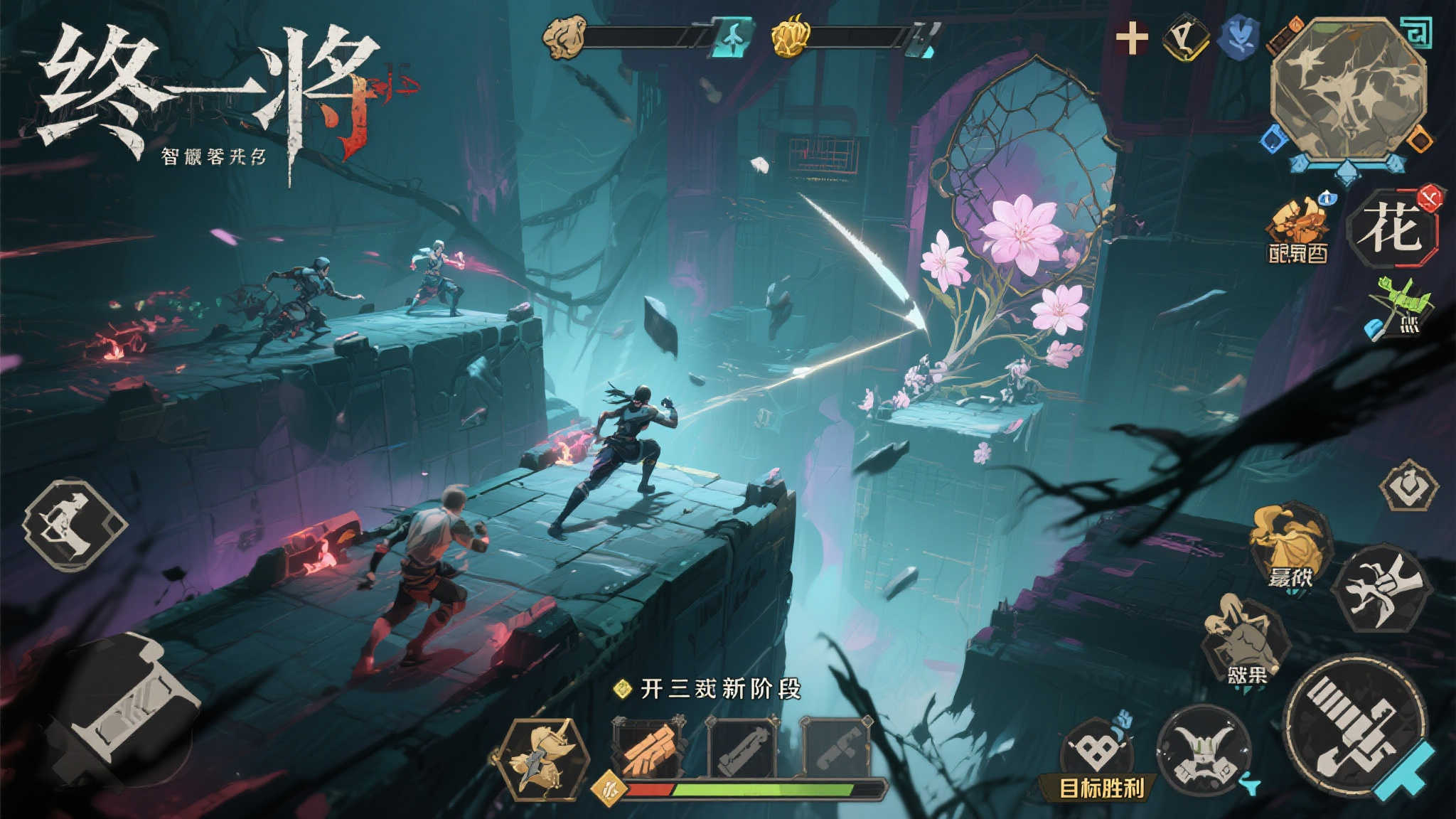Screen dimensions: 1456x819
Task: Open the gold-rimmed black diamond badge
Action: pyautogui.click(x=1187, y=38)
